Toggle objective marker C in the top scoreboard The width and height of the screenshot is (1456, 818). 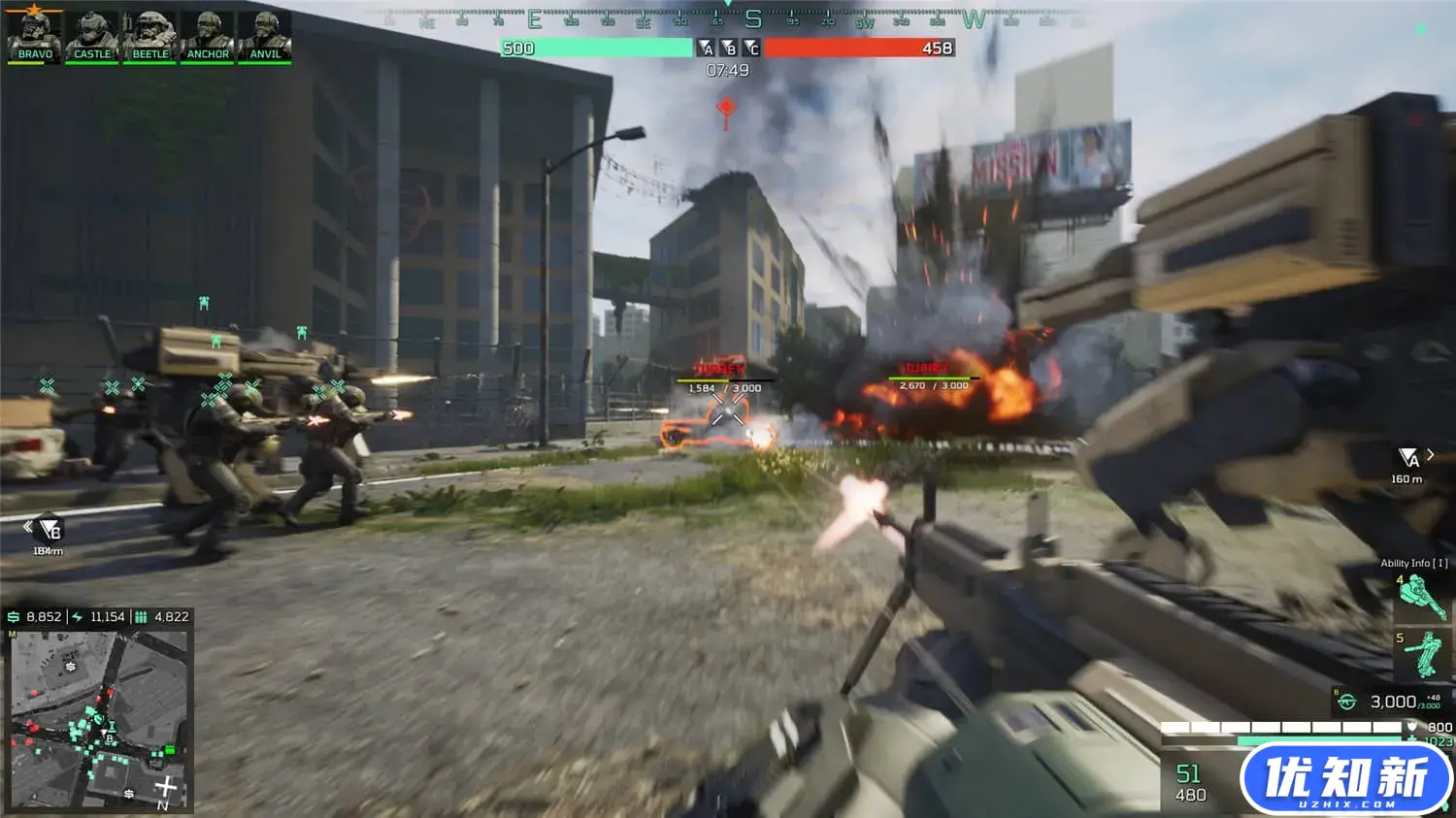pos(750,49)
